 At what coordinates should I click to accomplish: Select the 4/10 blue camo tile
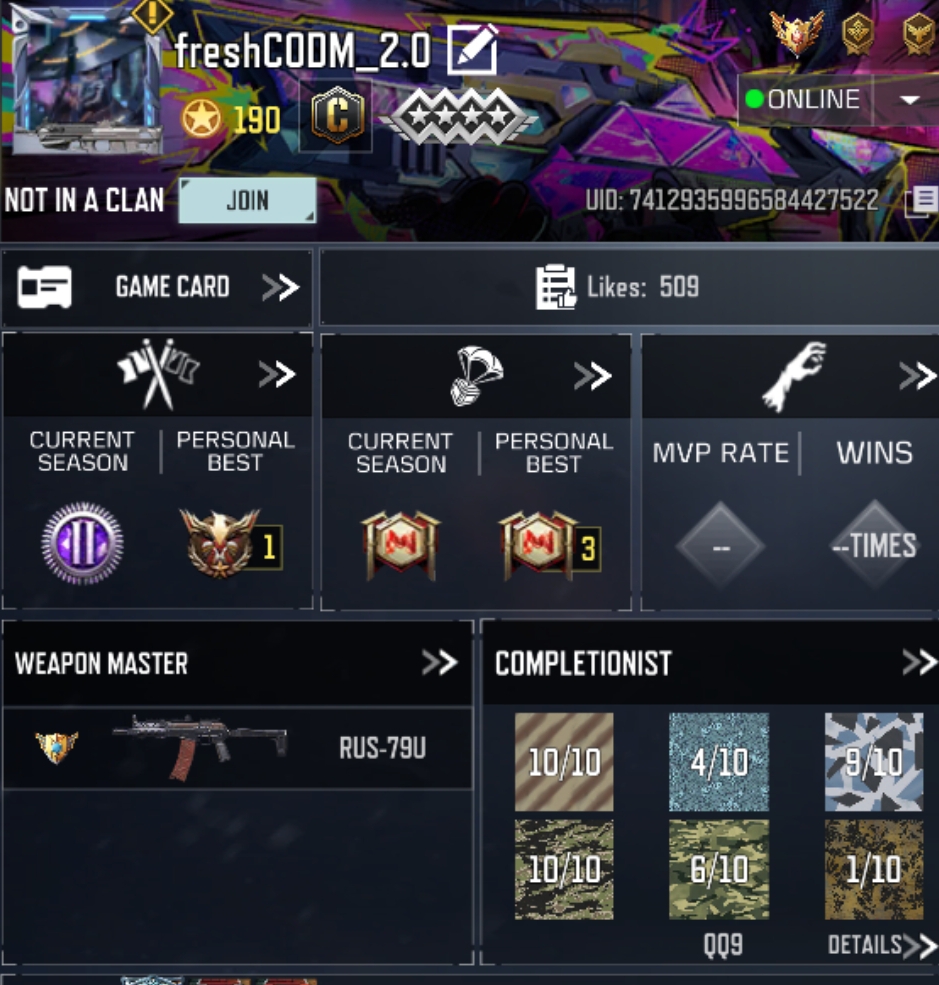click(x=718, y=762)
